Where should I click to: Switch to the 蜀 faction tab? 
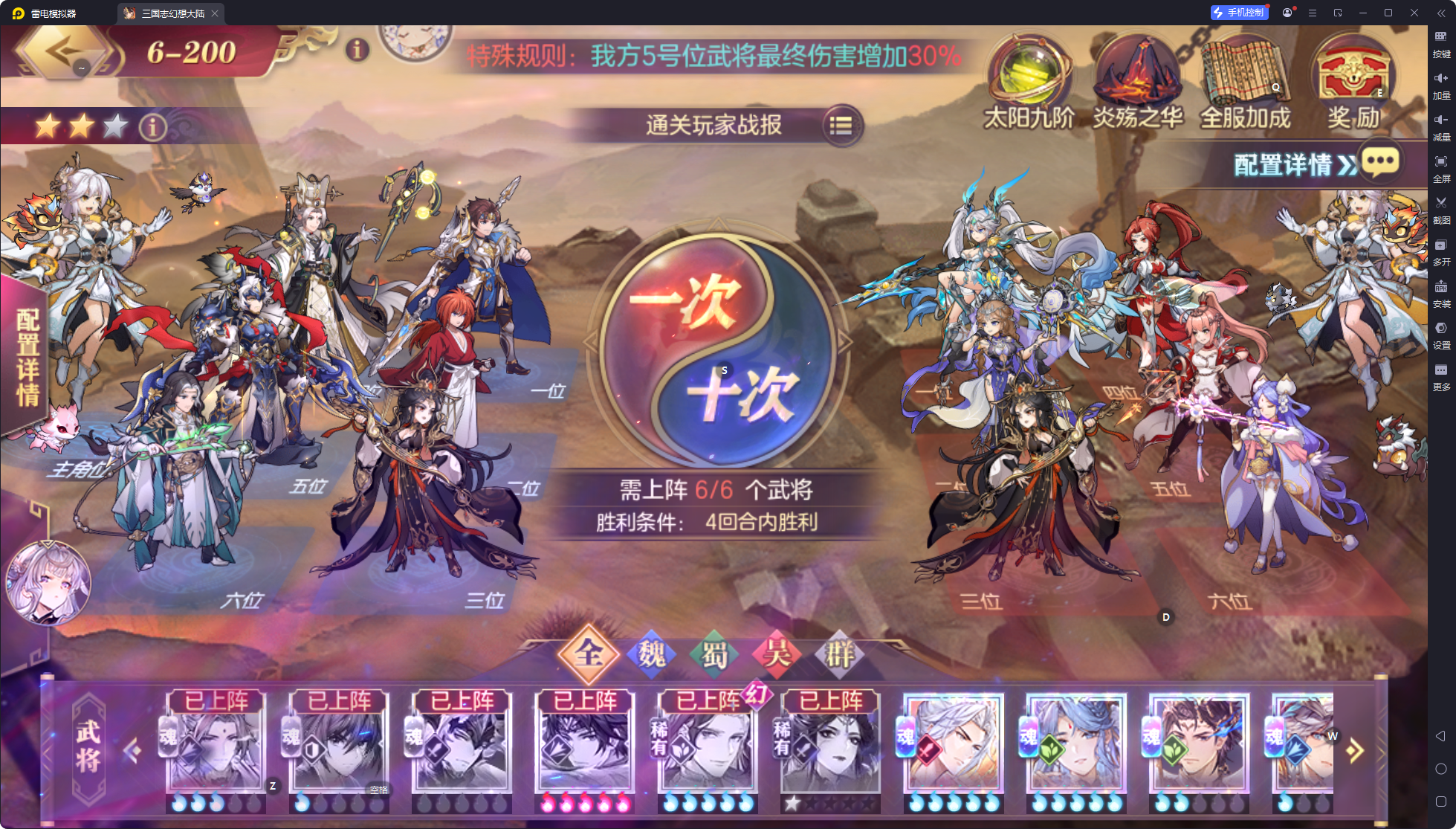[714, 654]
